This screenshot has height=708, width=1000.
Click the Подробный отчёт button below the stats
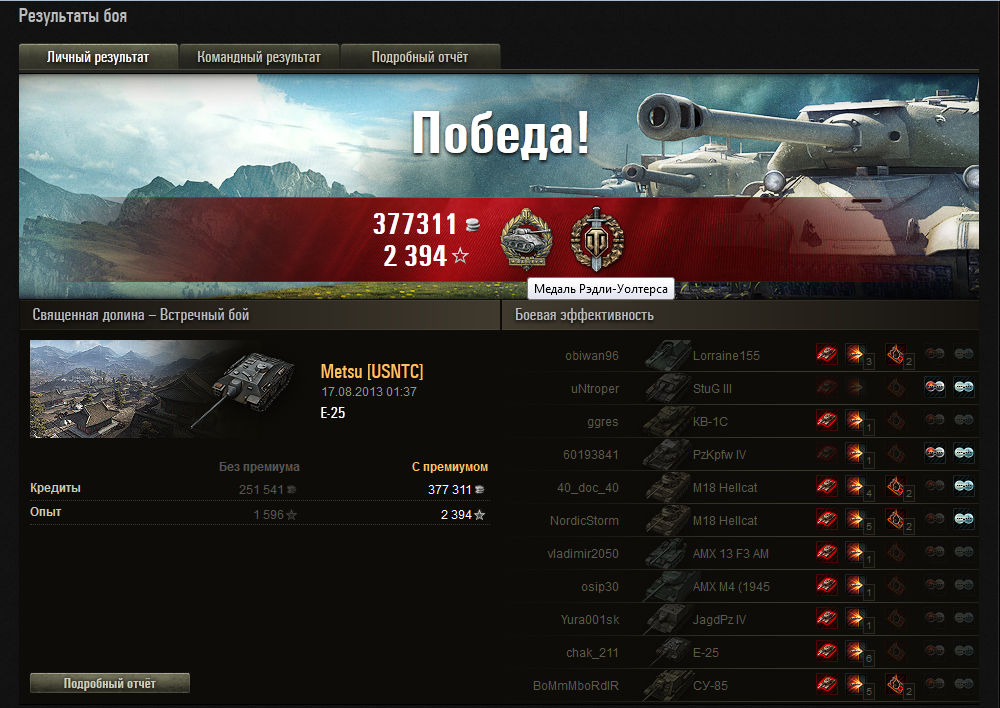coord(110,683)
